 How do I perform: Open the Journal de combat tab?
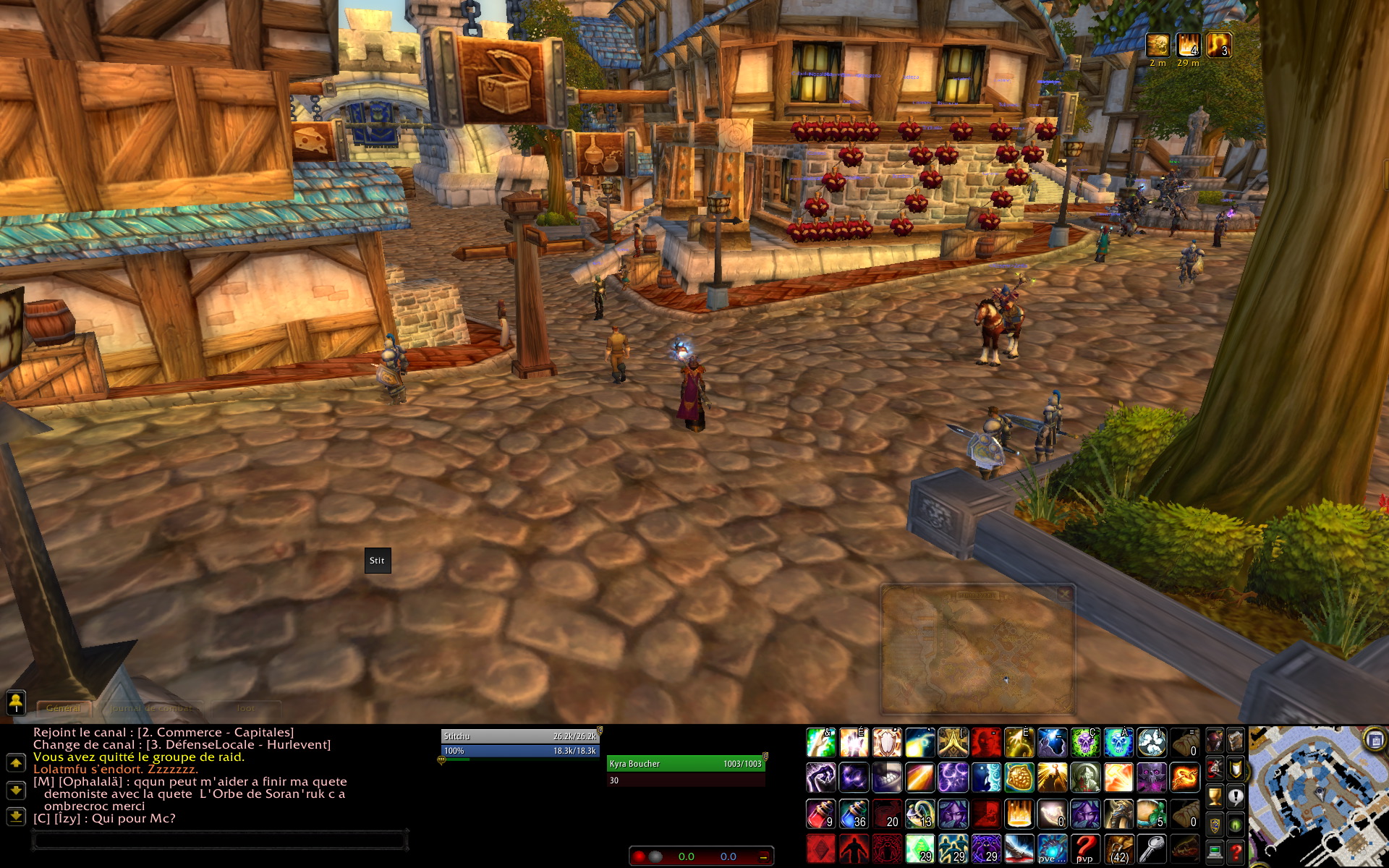pyautogui.click(x=151, y=708)
